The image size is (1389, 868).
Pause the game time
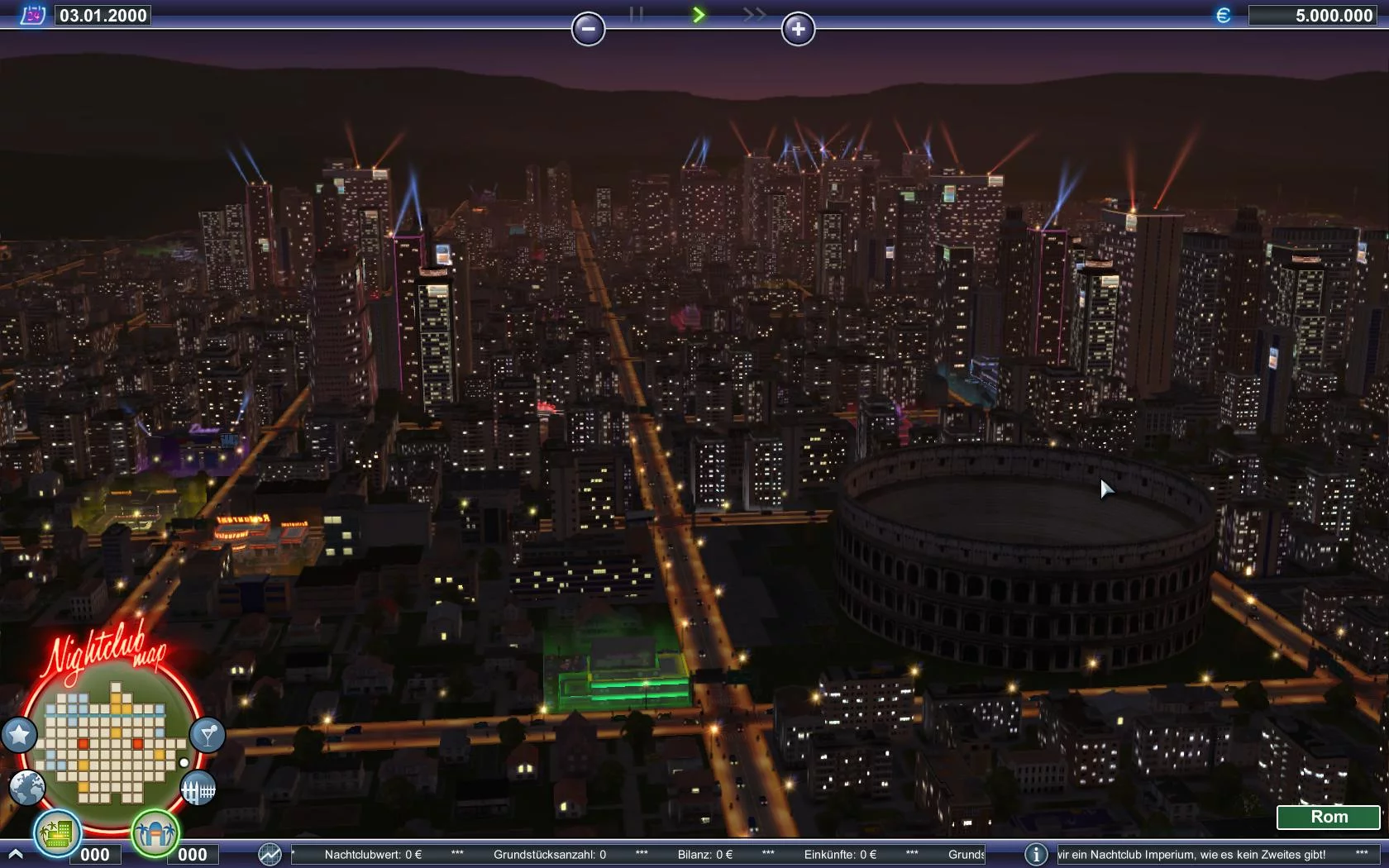(636, 14)
